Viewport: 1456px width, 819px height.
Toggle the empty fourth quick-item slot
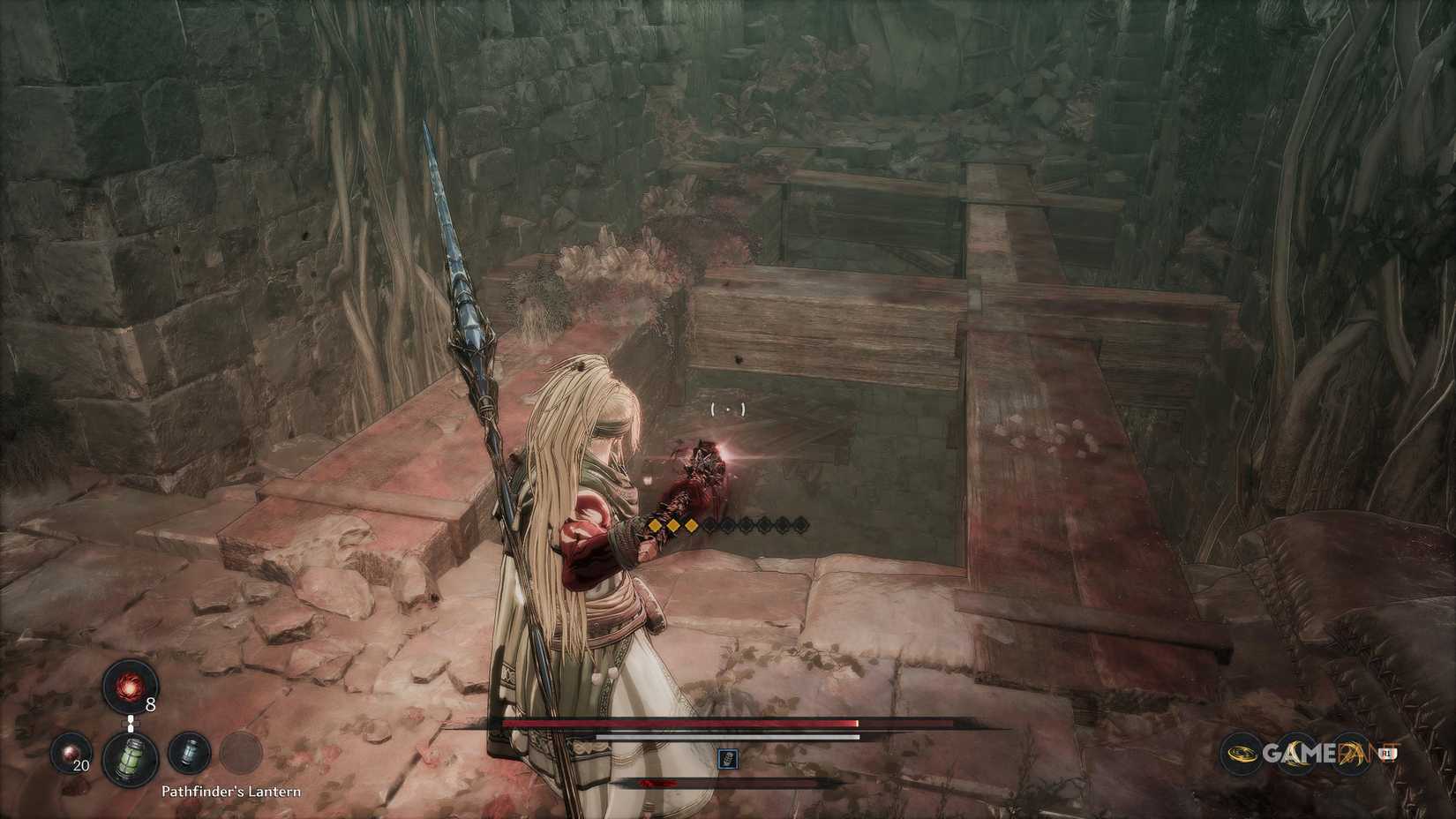242,753
